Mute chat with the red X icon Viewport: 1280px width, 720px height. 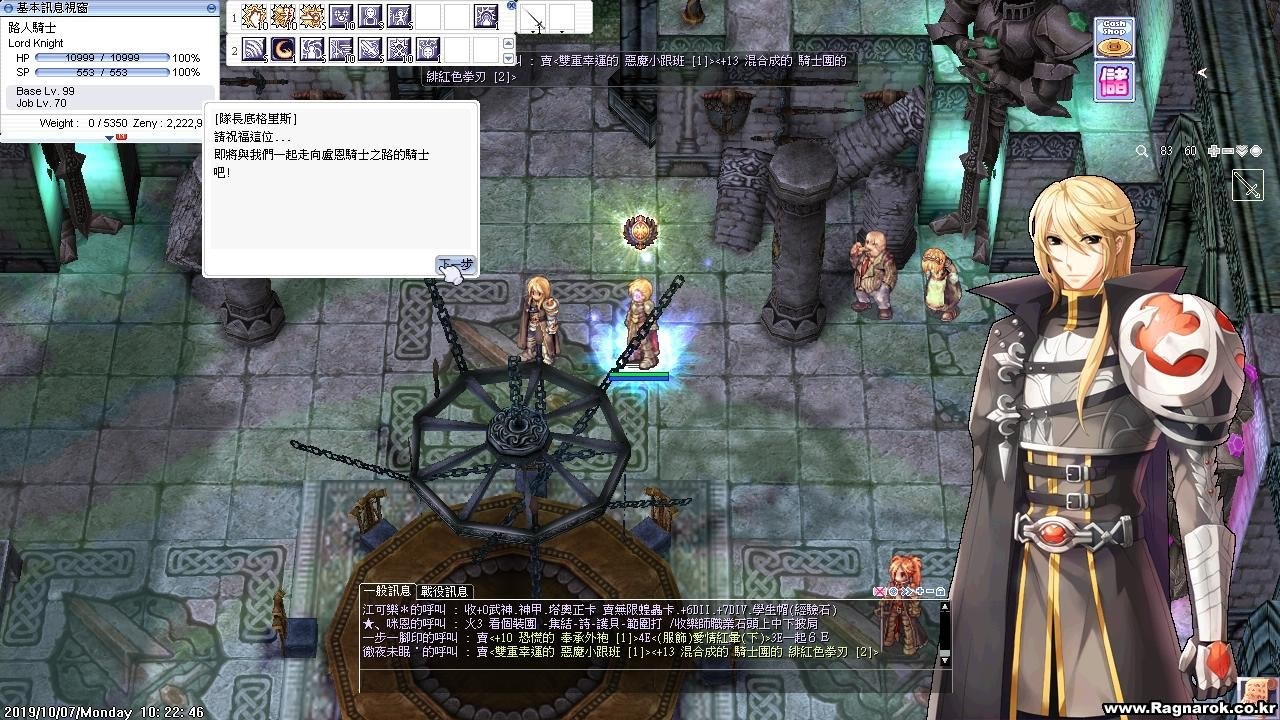click(x=879, y=592)
